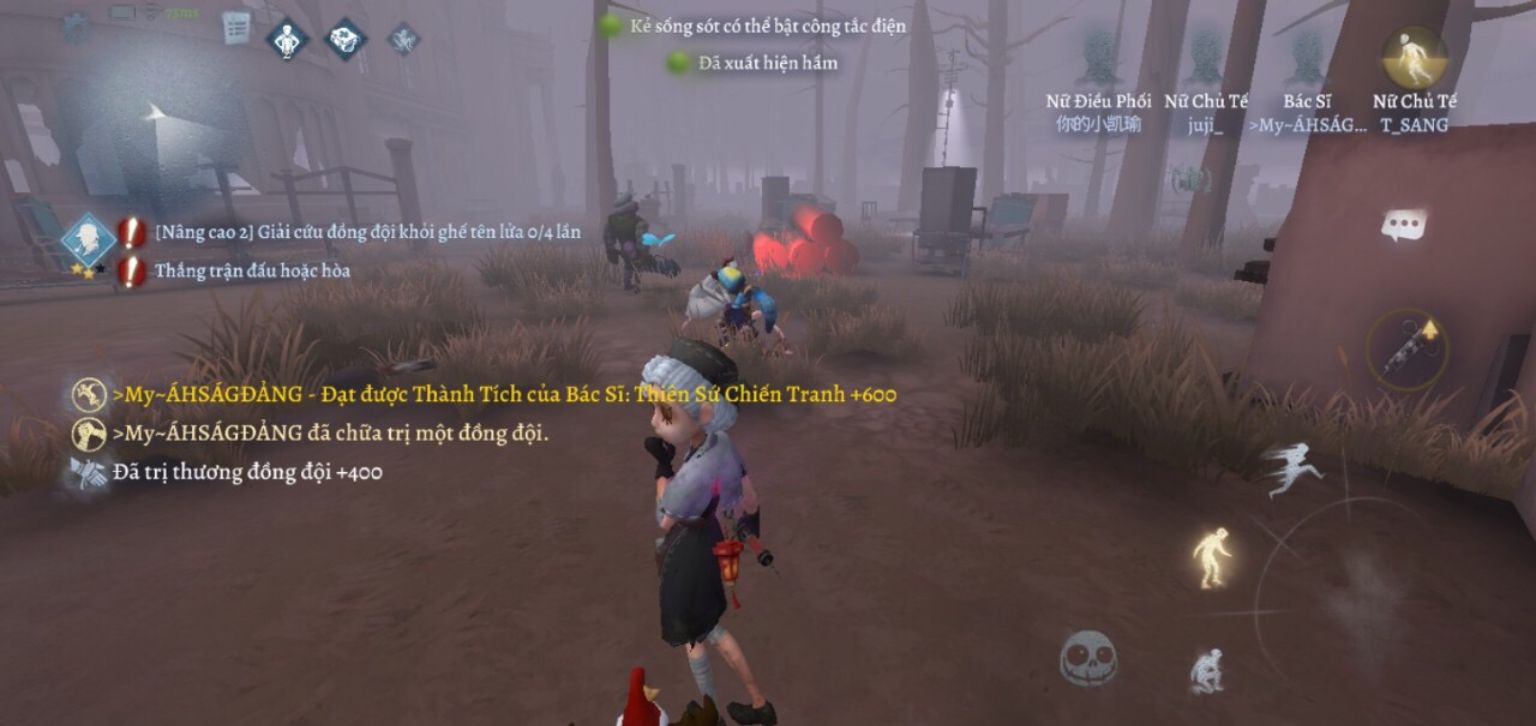This screenshot has width=1536, height=726.
Task: Select teammate juji_ portrait
Action: point(1206,60)
